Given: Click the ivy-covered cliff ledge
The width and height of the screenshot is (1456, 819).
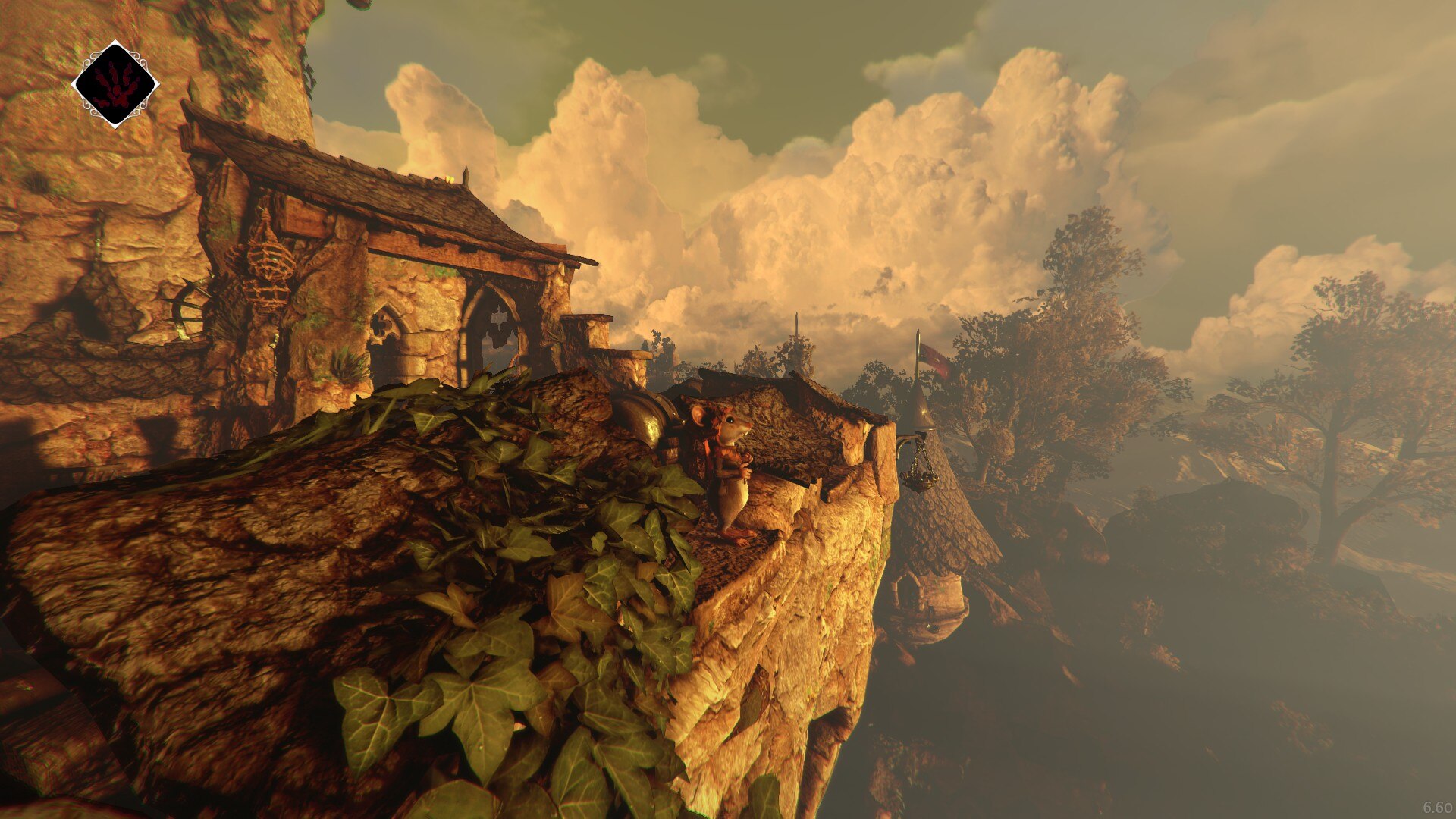Looking at the screenshot, I should pyautogui.click(x=493, y=591).
